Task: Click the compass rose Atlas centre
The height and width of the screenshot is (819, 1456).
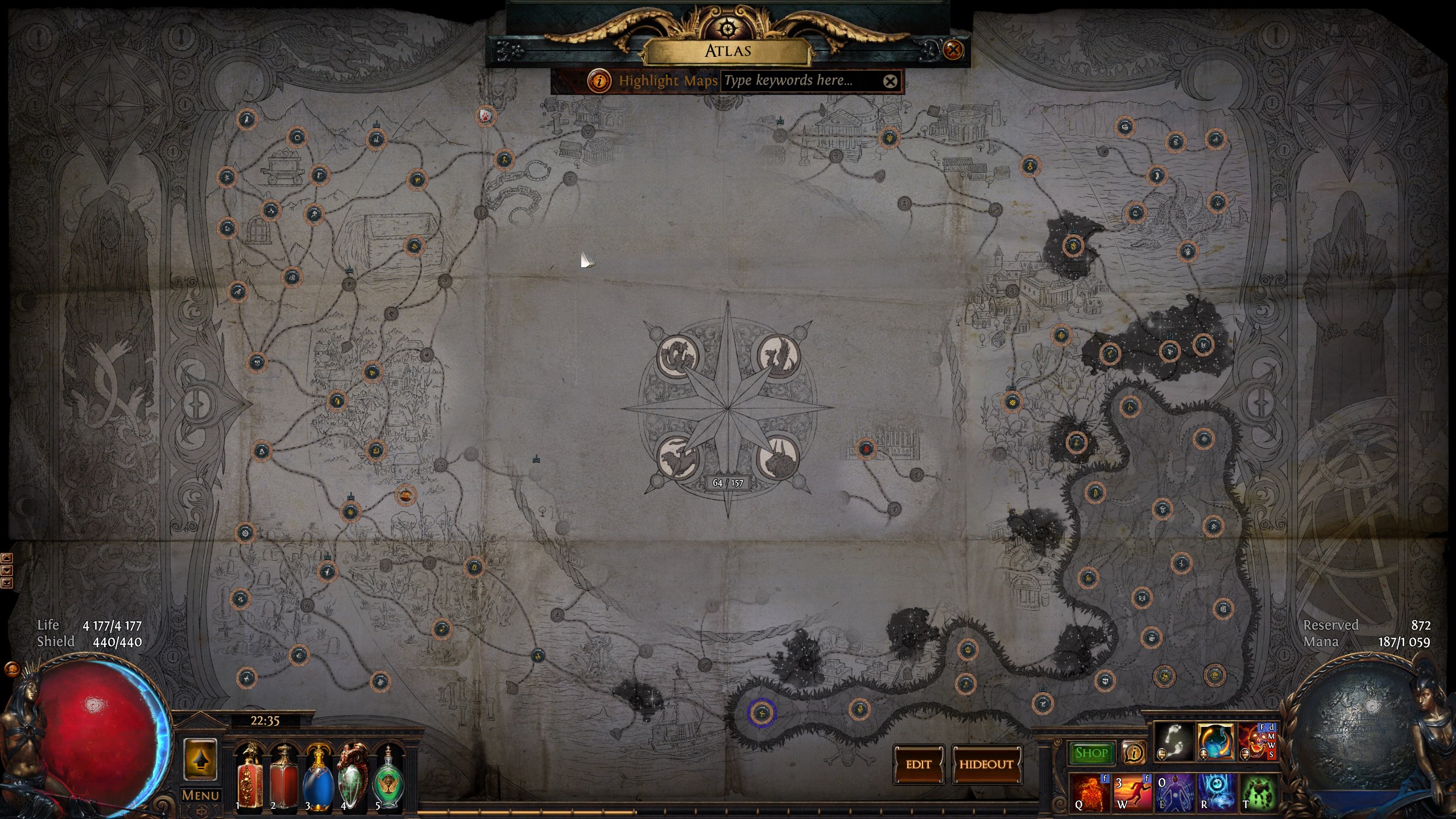Action: [x=728, y=408]
